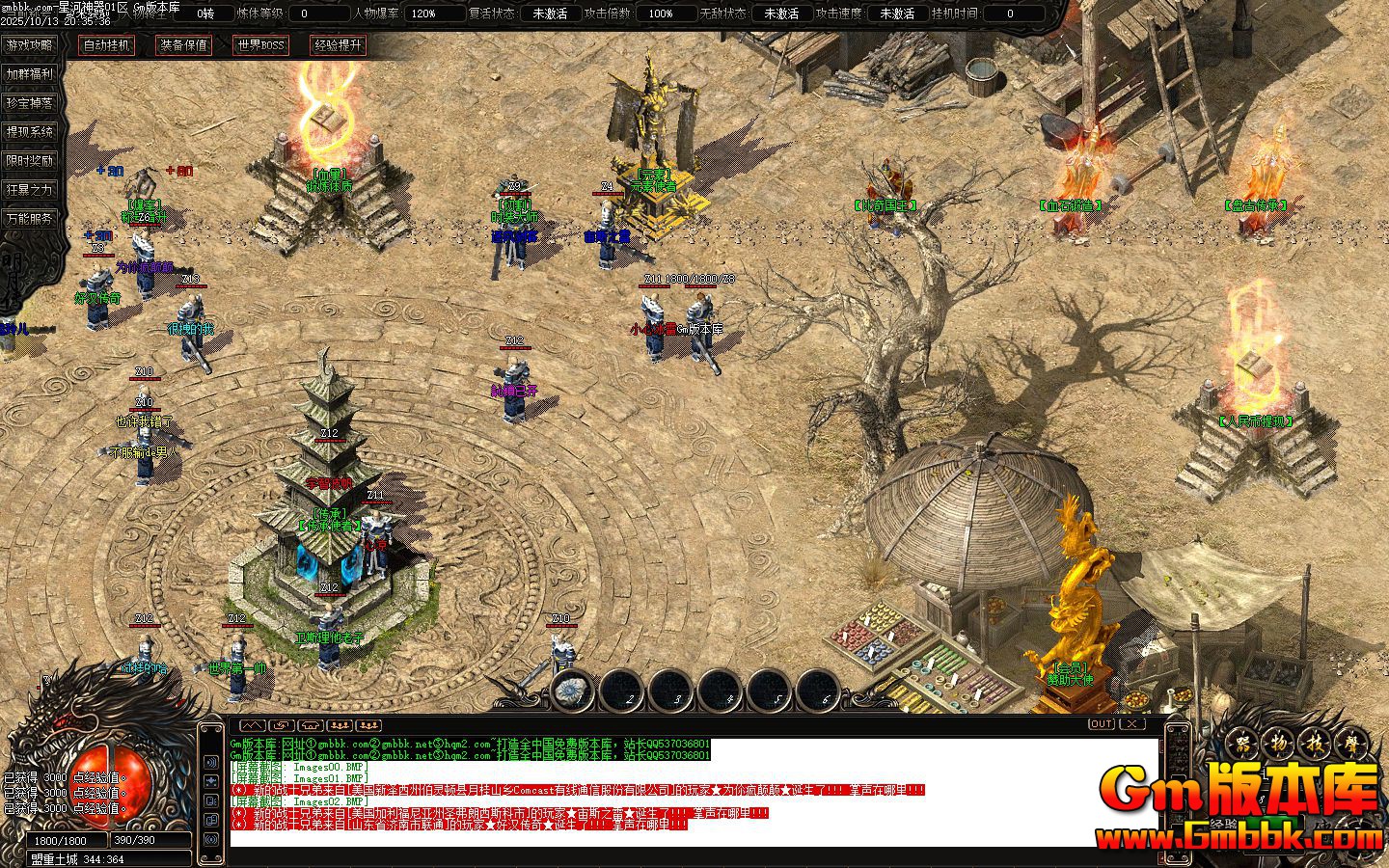Open the 珍宝掉落 treasure drops menu
This screenshot has height=868, width=1389.
tap(30, 102)
